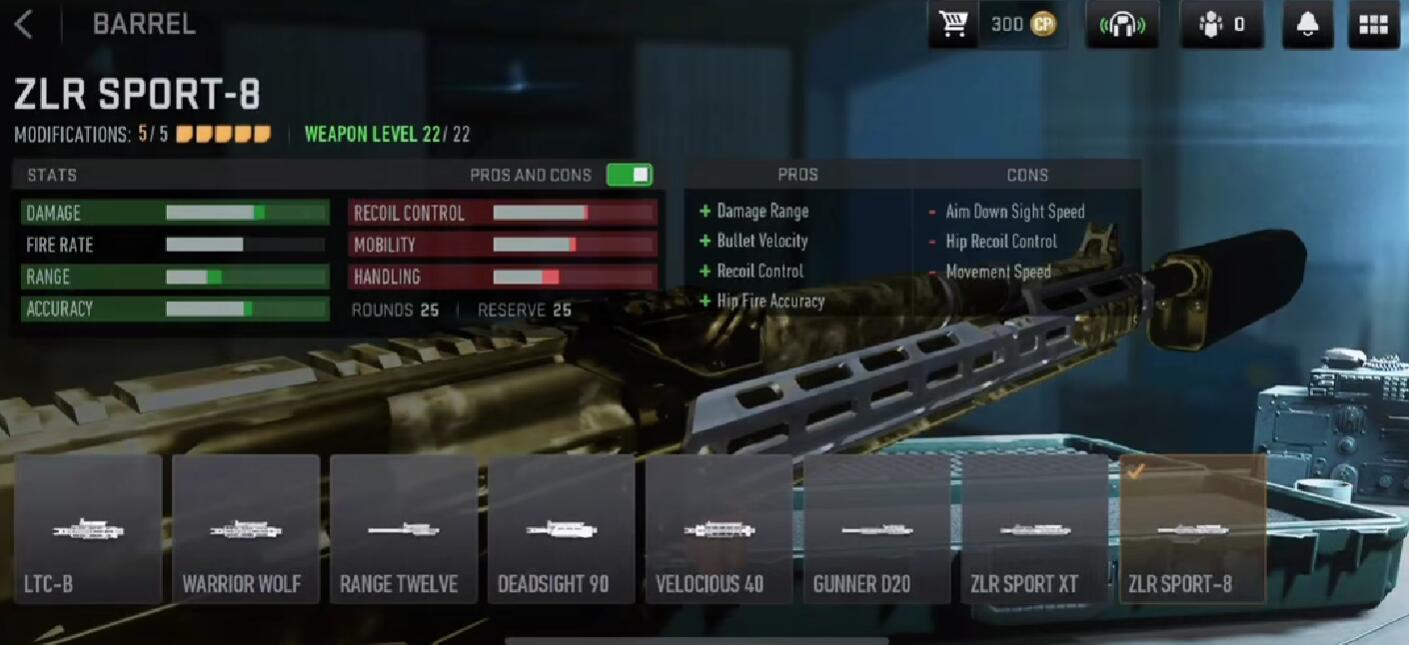Select the Velocious 40 barrel
The width and height of the screenshot is (1409, 645).
[719, 529]
